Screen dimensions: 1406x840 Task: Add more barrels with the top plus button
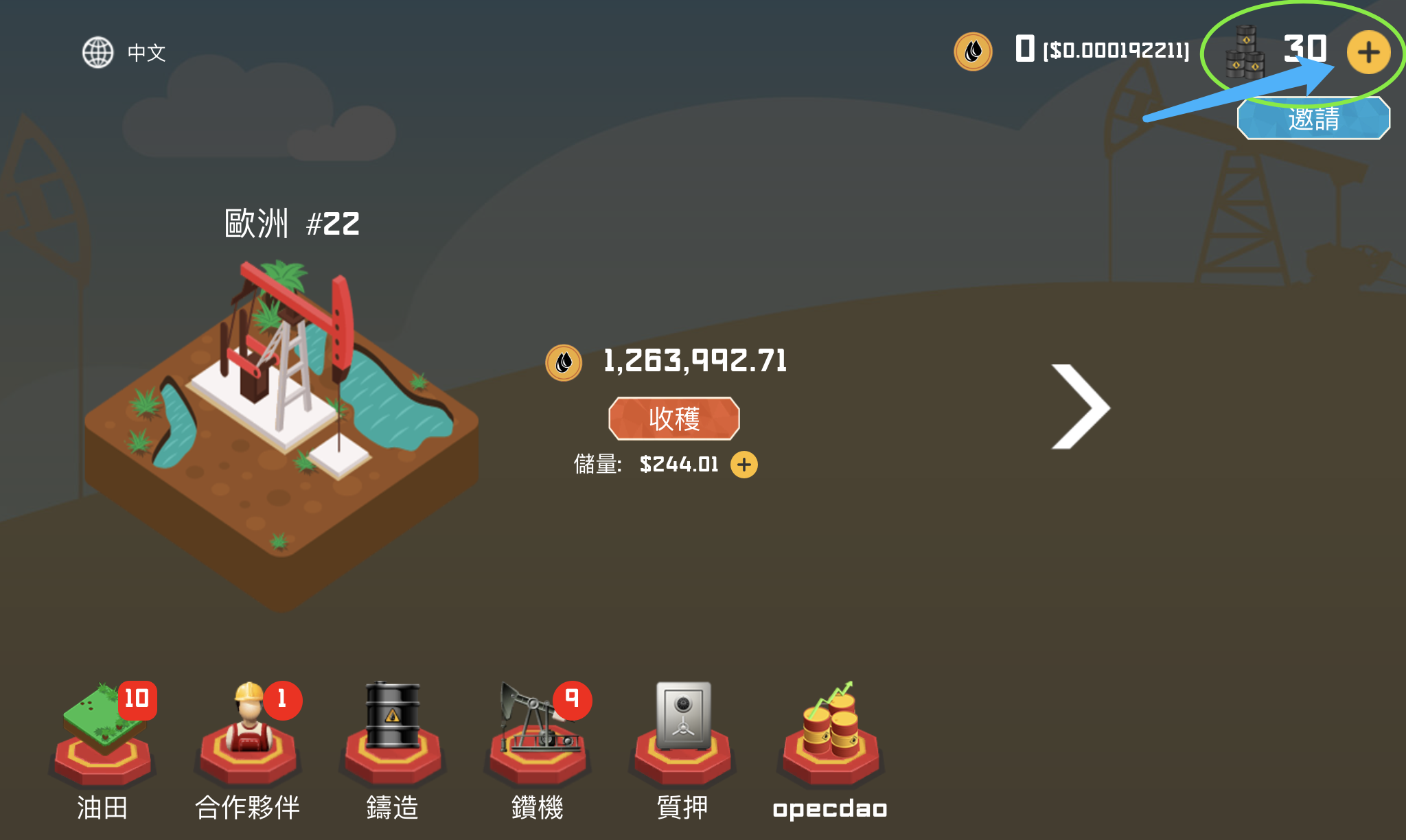(1368, 52)
